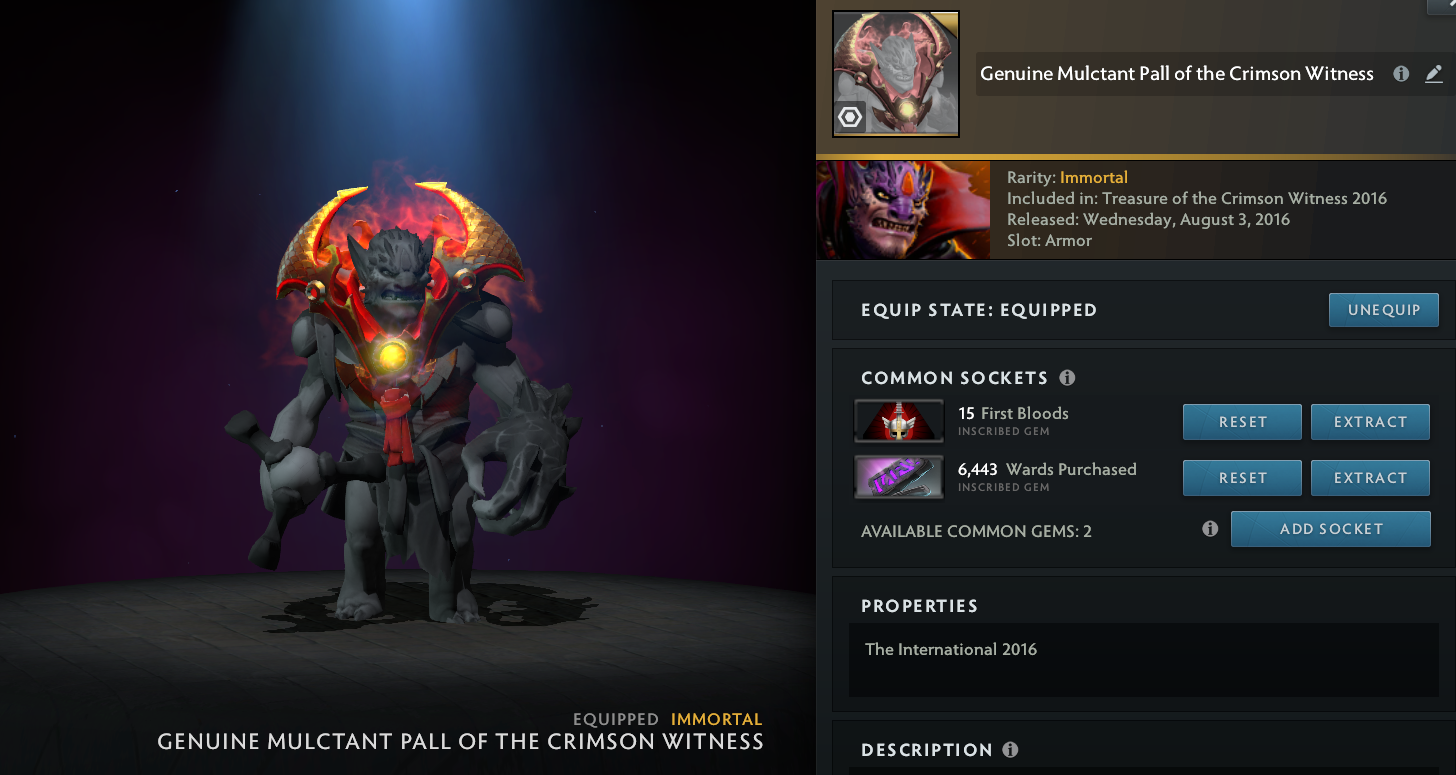The image size is (1456, 775).
Task: Open the info icon next to Available Common Gems
Action: tap(1209, 529)
